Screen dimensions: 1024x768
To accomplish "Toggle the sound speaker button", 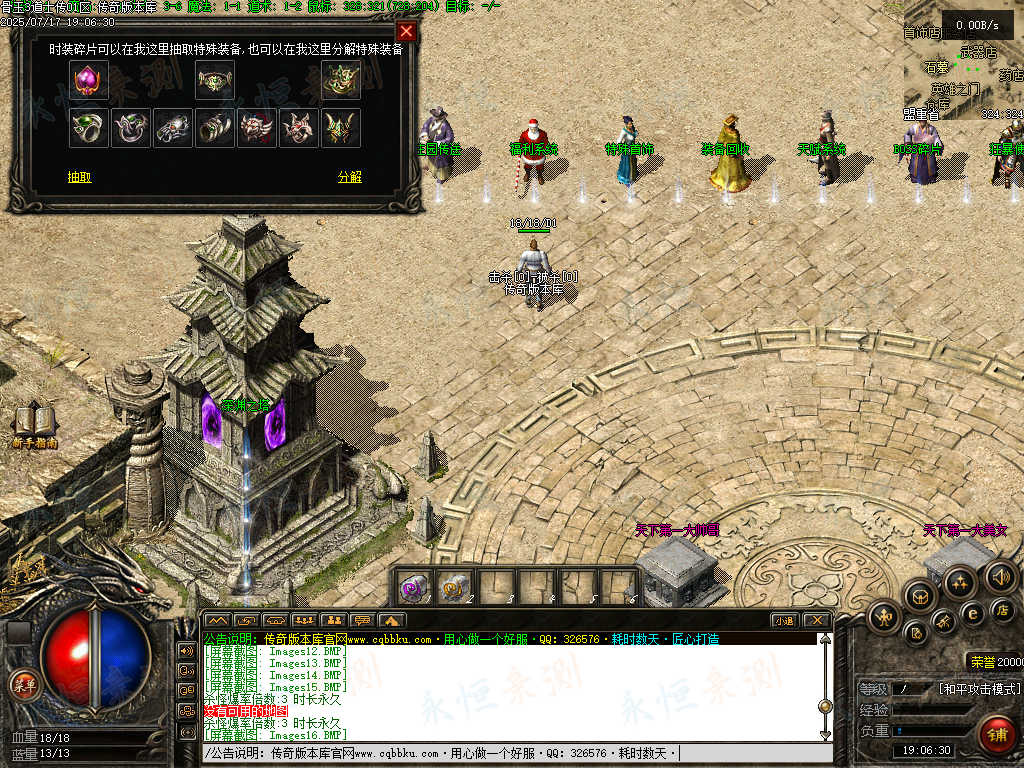I will 999,576.
